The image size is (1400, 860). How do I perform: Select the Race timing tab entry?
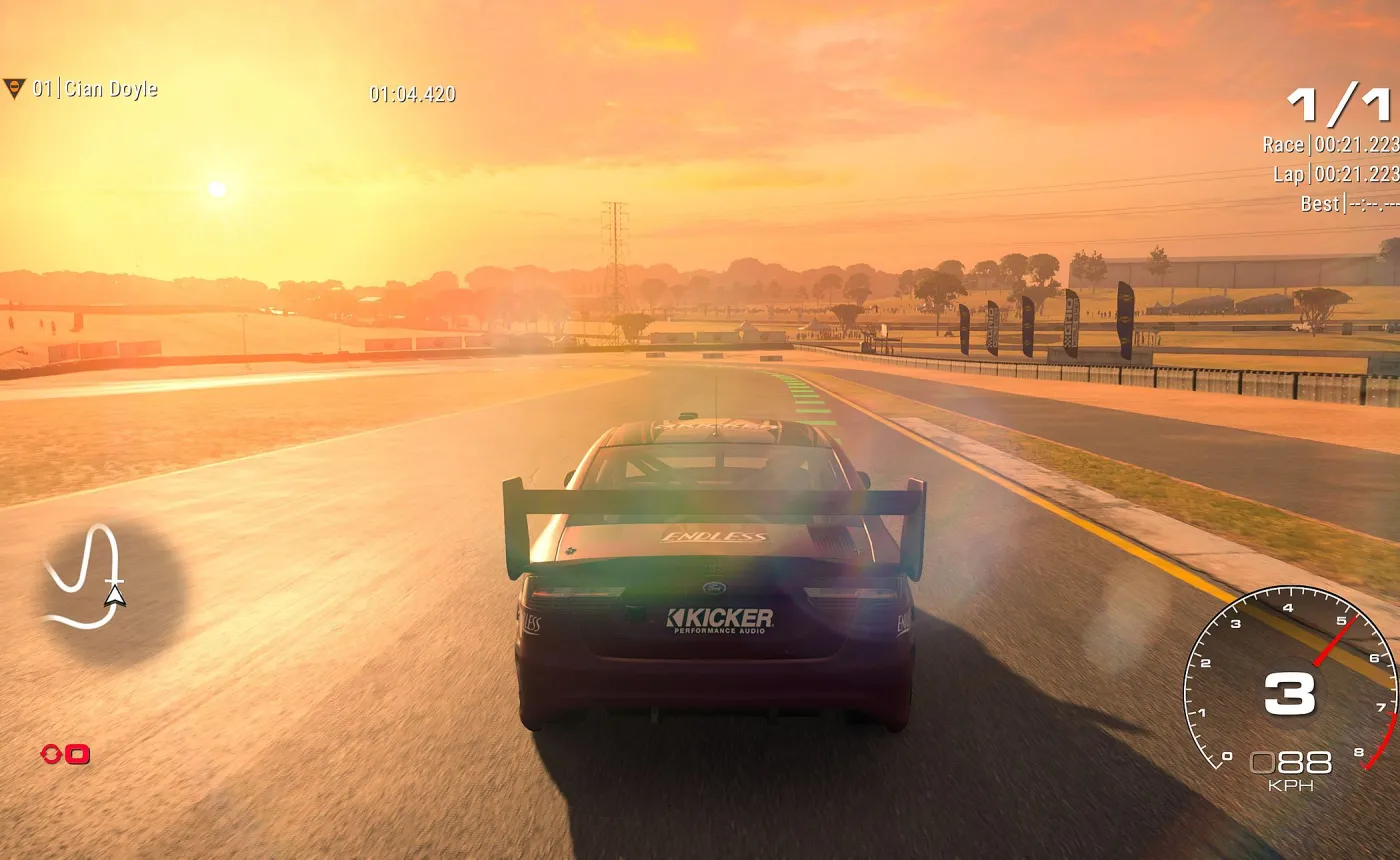1283,144
